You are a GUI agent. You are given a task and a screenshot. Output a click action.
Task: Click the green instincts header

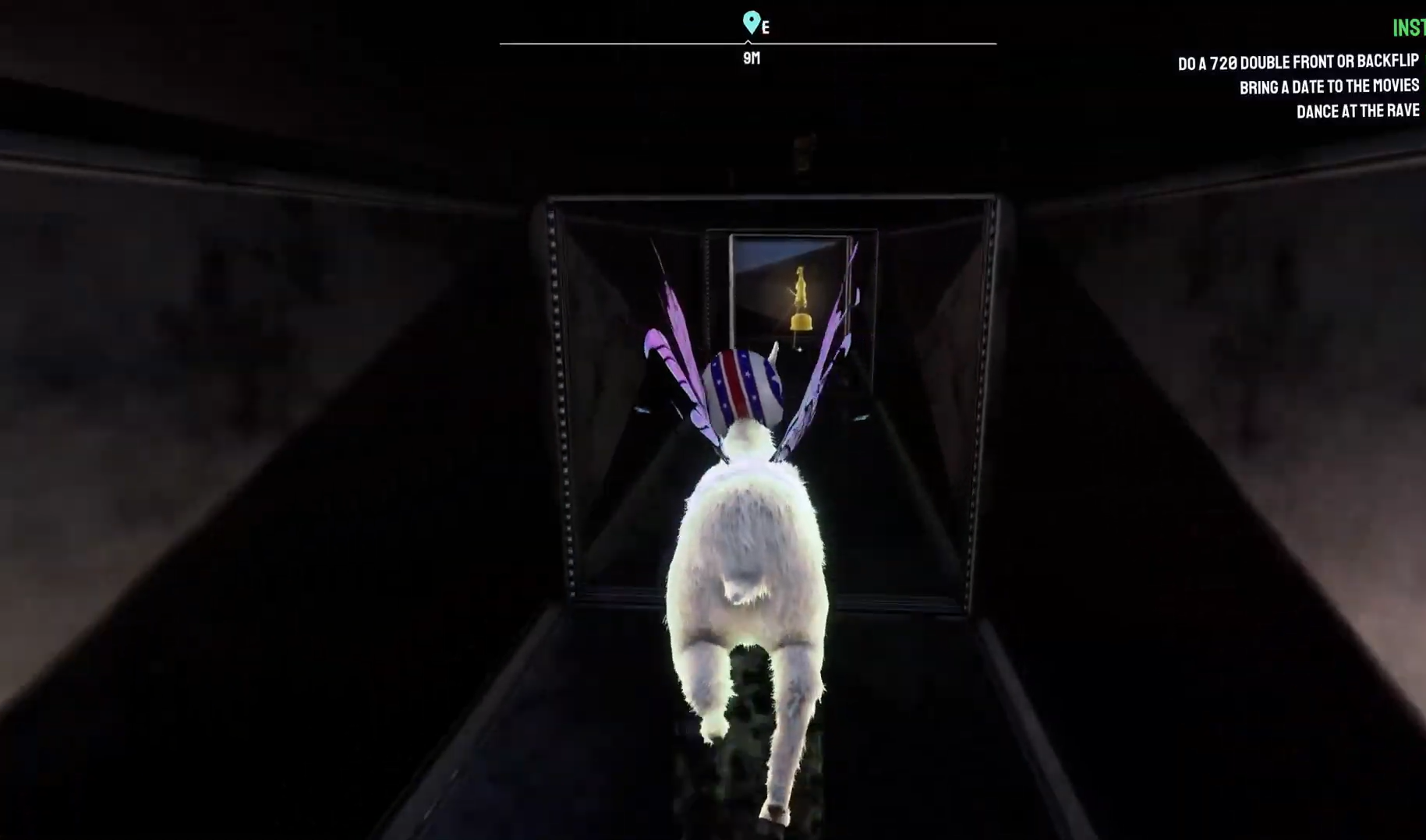pyautogui.click(x=1408, y=29)
